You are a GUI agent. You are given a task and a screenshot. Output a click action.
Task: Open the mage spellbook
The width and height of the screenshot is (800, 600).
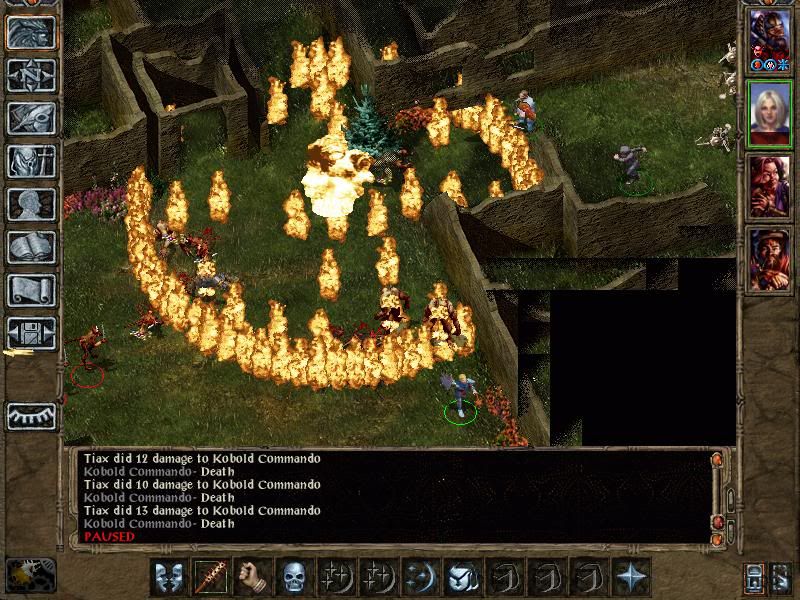click(30, 247)
